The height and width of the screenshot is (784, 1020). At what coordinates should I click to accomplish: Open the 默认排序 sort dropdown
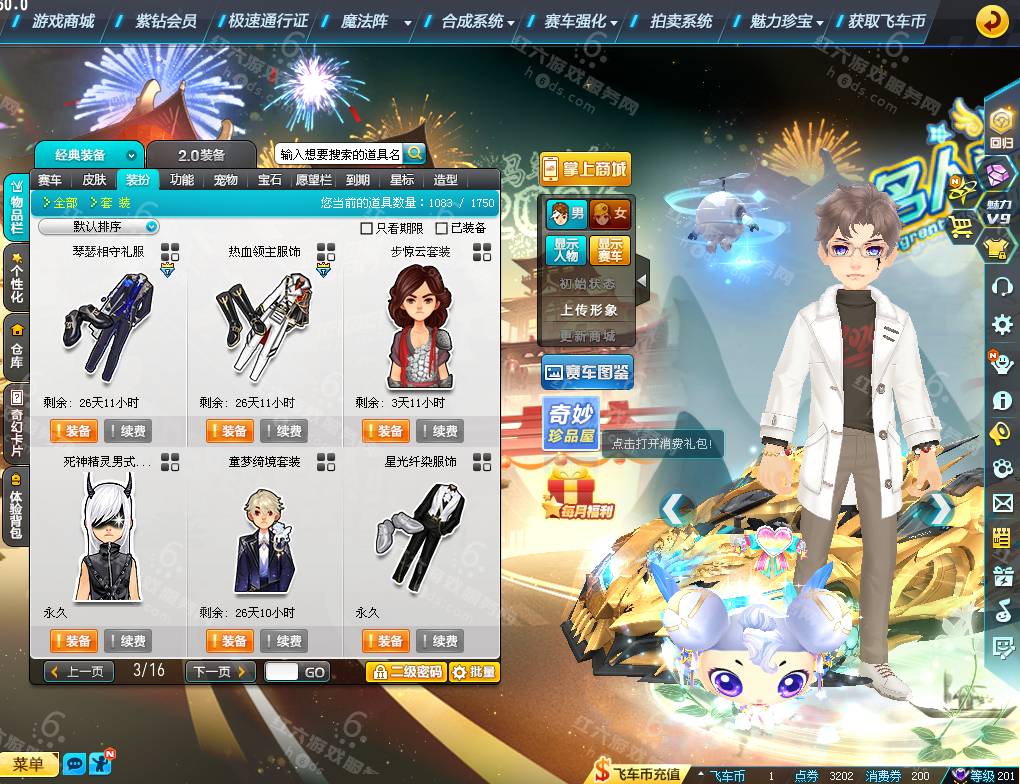click(99, 227)
